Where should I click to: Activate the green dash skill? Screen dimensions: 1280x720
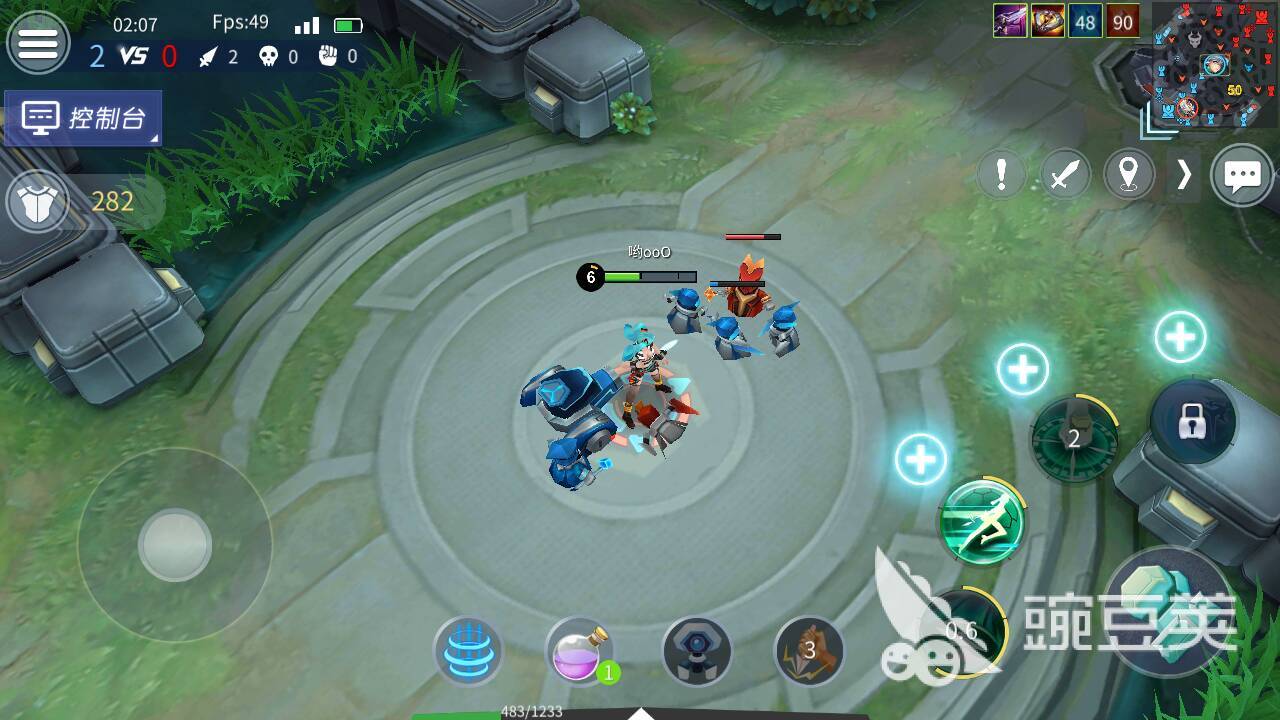click(982, 521)
